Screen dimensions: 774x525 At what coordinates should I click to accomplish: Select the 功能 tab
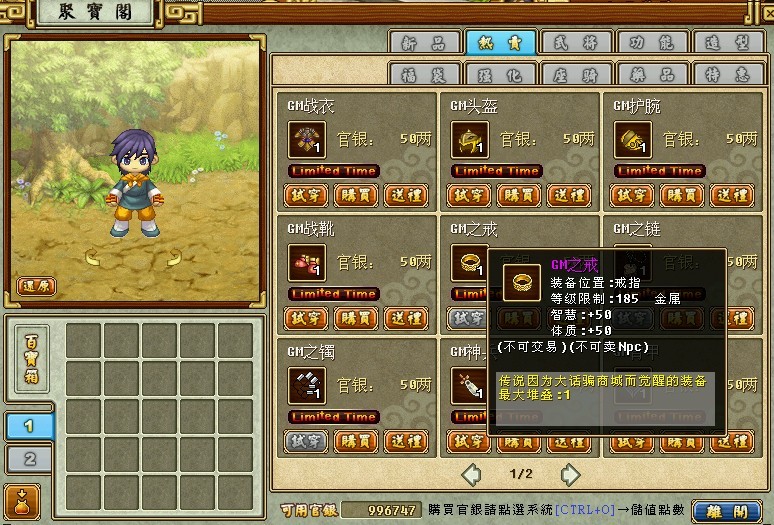(652, 42)
